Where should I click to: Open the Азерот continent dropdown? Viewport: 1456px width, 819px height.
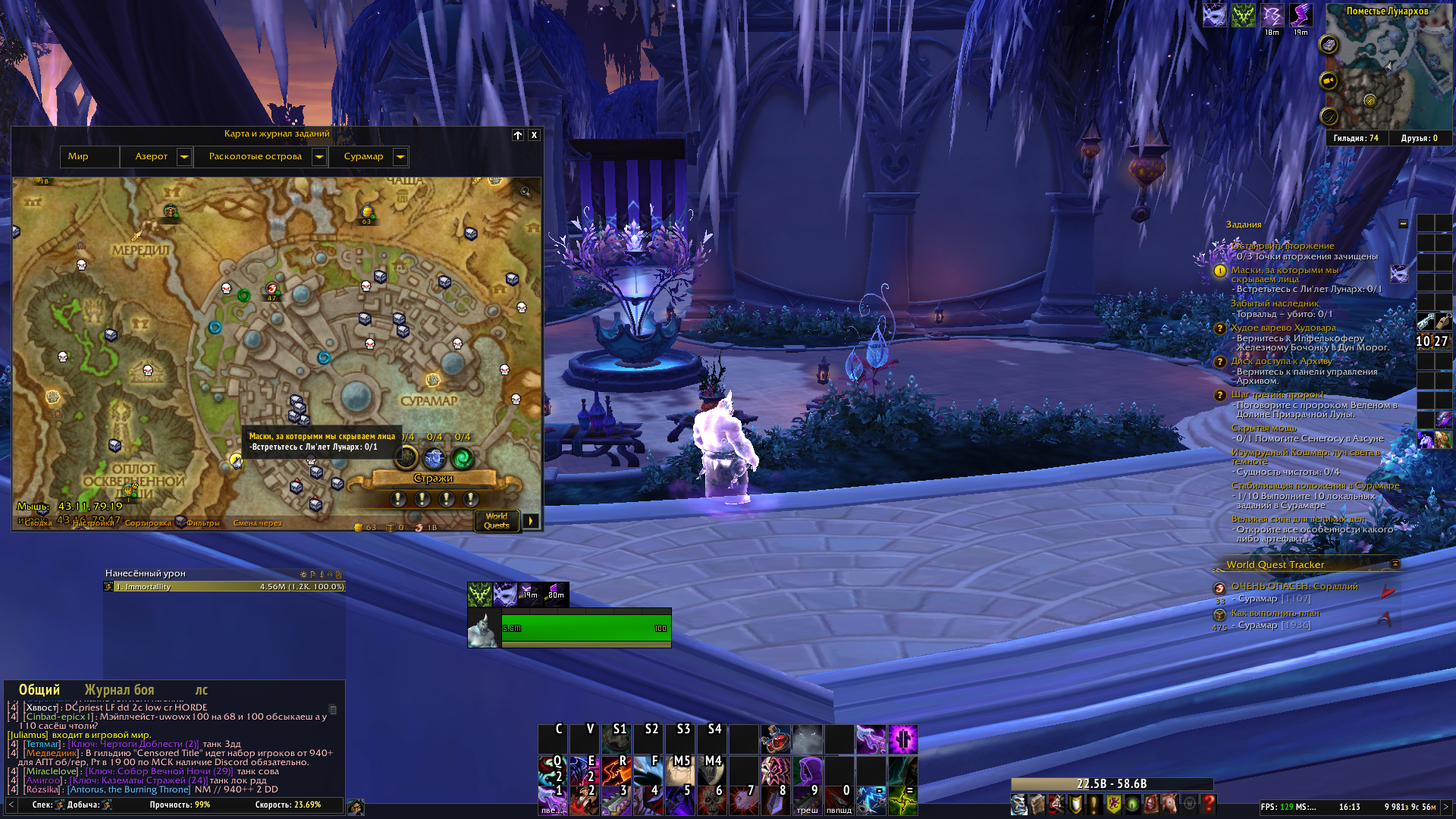click(184, 157)
